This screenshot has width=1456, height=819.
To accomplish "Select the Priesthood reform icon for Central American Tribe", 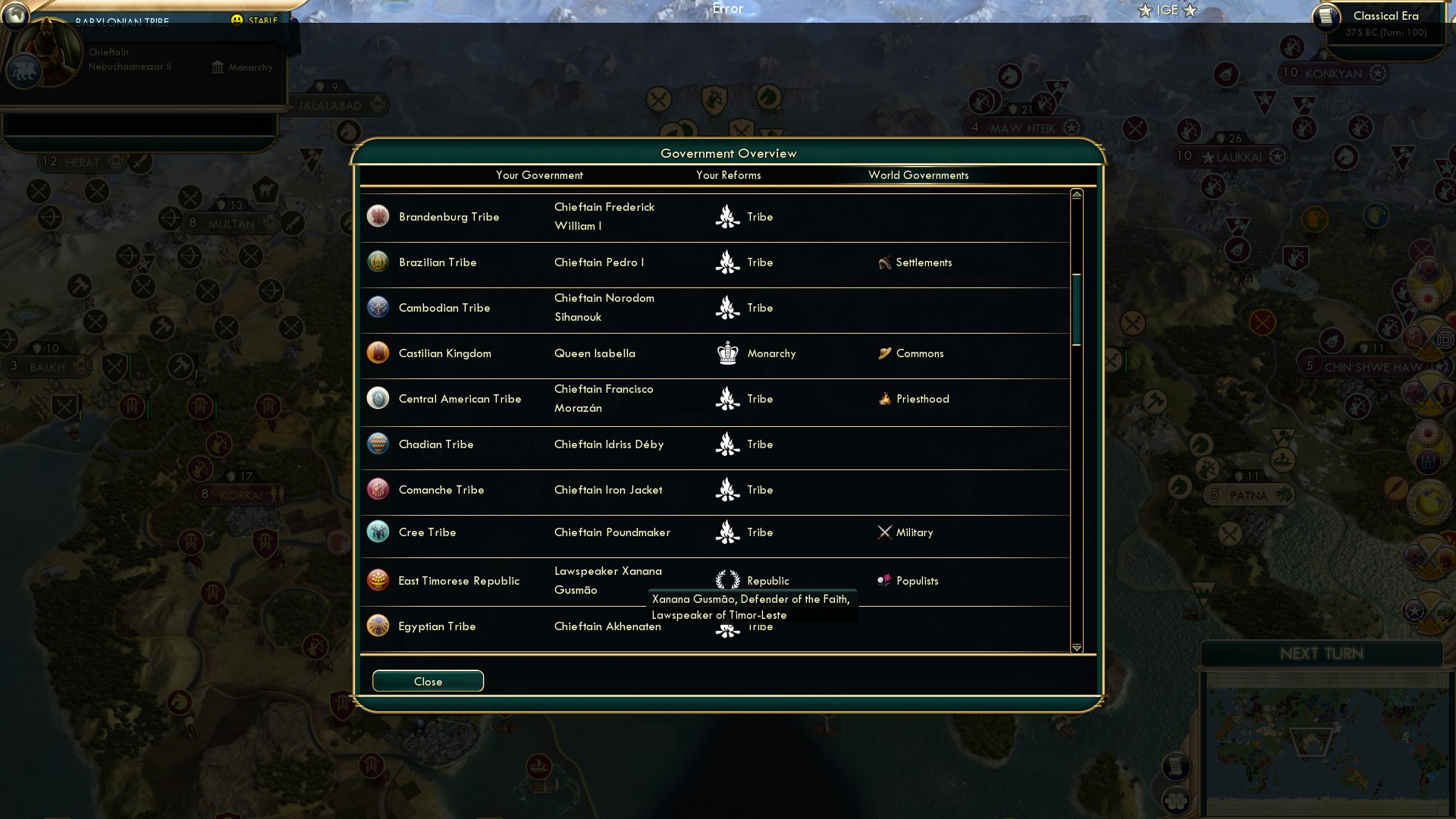I will pyautogui.click(x=885, y=398).
